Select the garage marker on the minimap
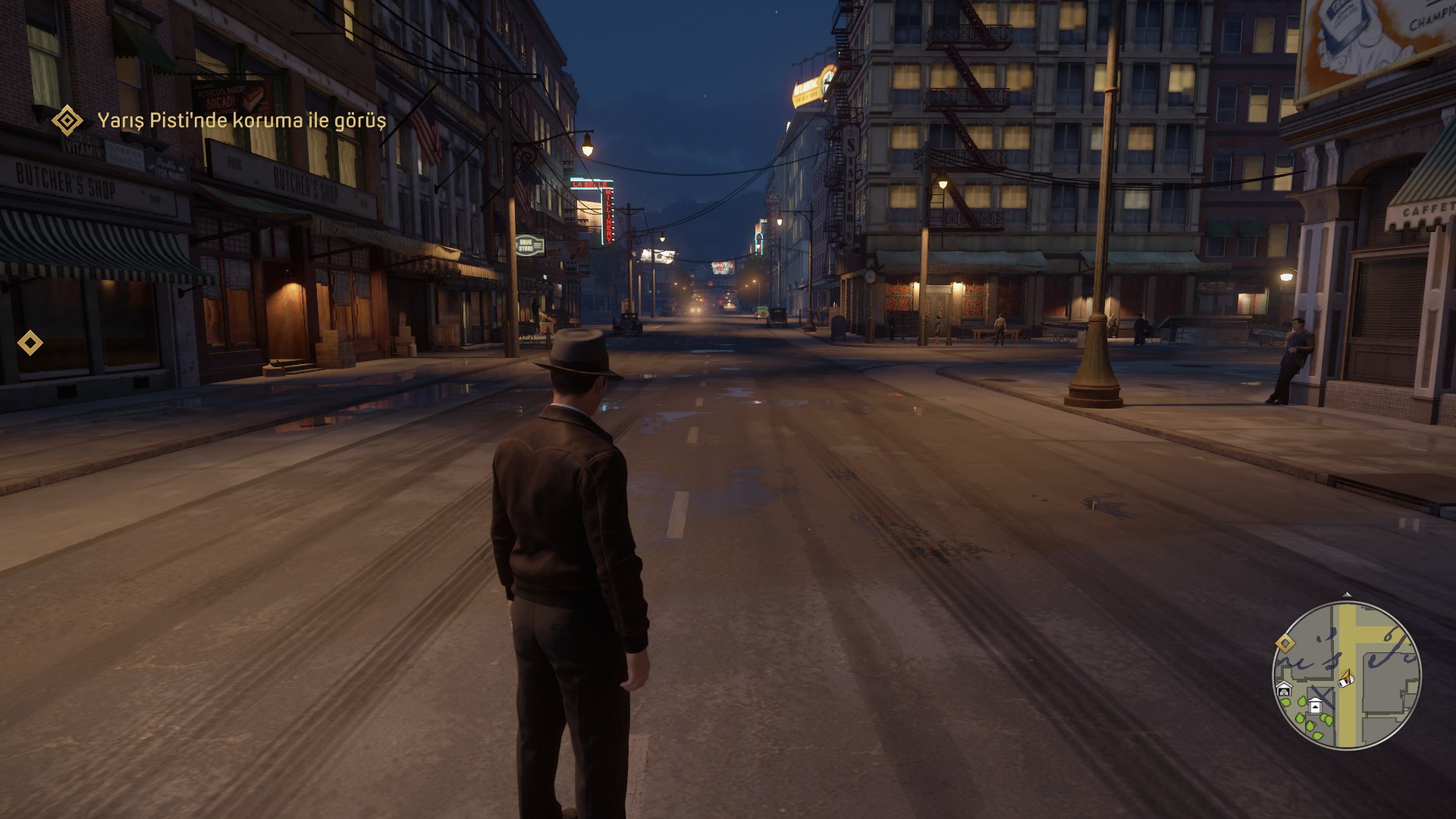This screenshot has width=1456, height=819. [1285, 690]
